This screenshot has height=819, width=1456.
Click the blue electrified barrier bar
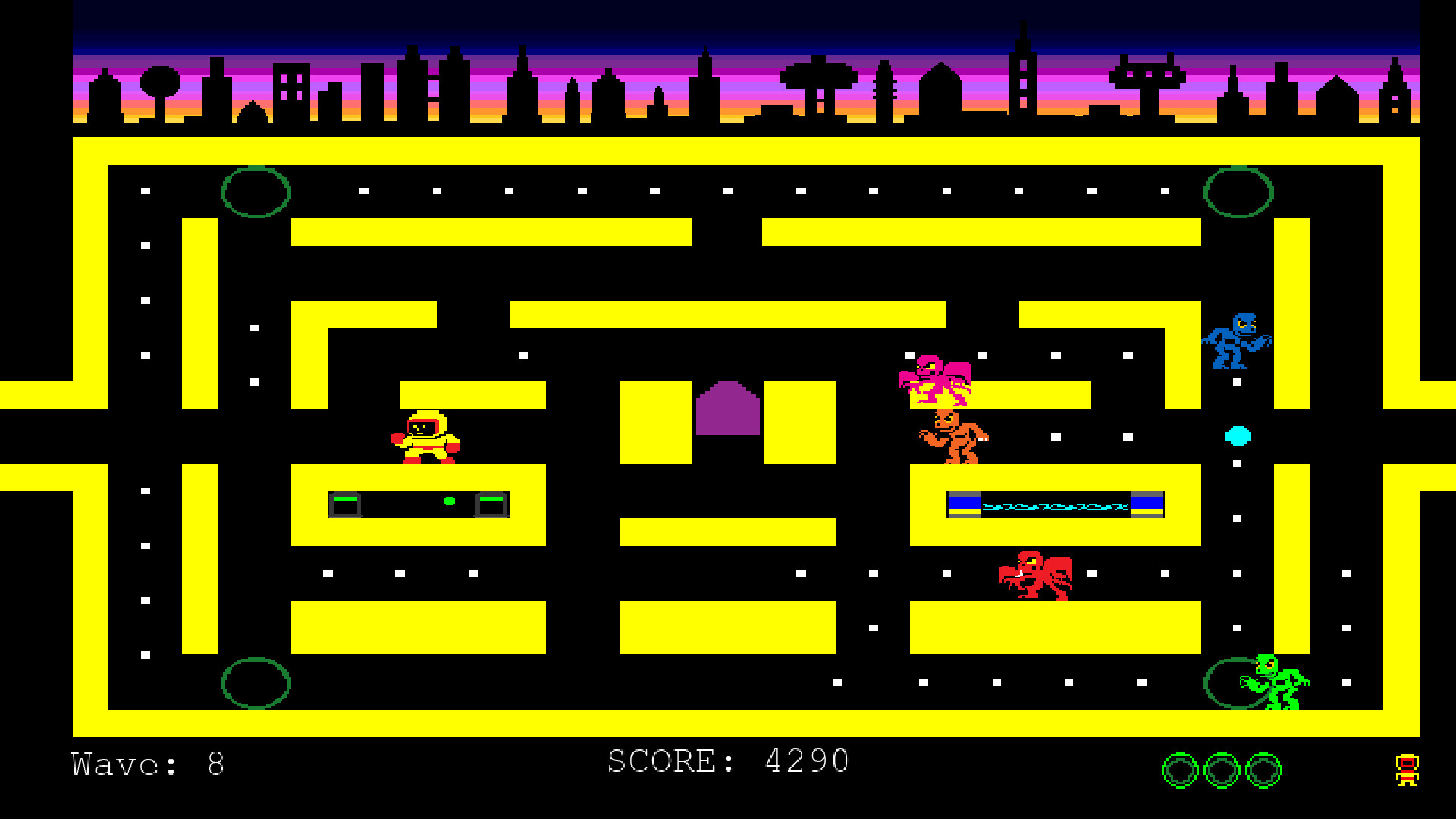pos(1054,503)
